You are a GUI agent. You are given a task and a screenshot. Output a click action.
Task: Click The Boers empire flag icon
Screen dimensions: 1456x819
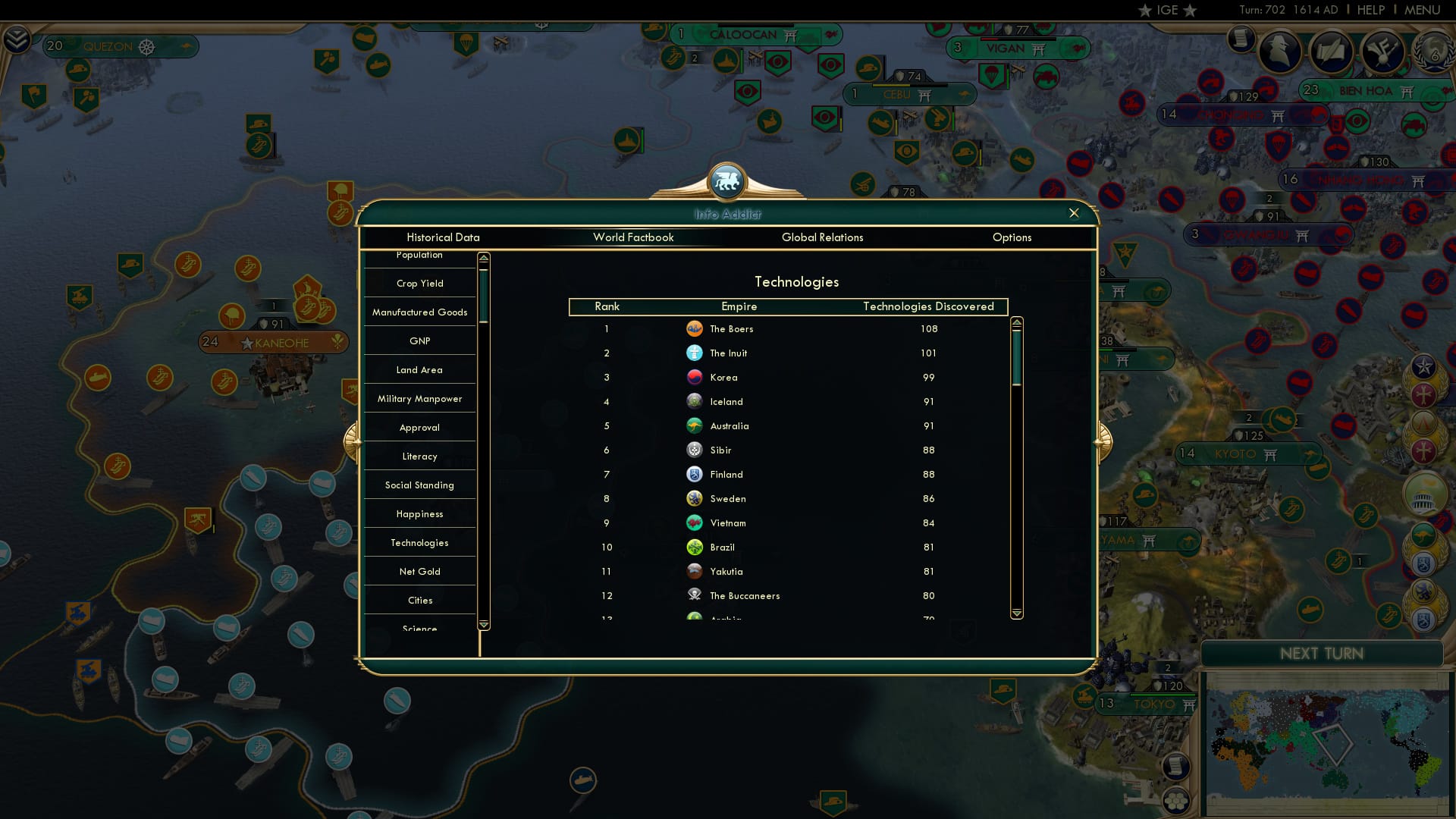pos(695,329)
